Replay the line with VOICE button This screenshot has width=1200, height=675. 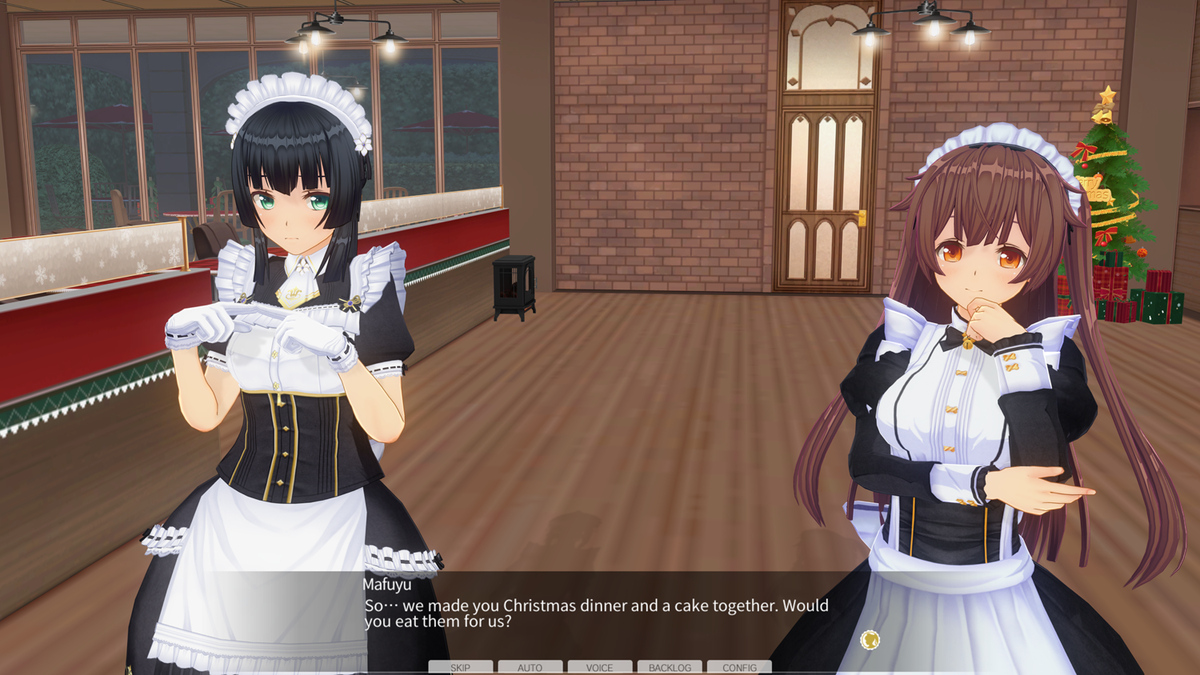tap(600, 667)
